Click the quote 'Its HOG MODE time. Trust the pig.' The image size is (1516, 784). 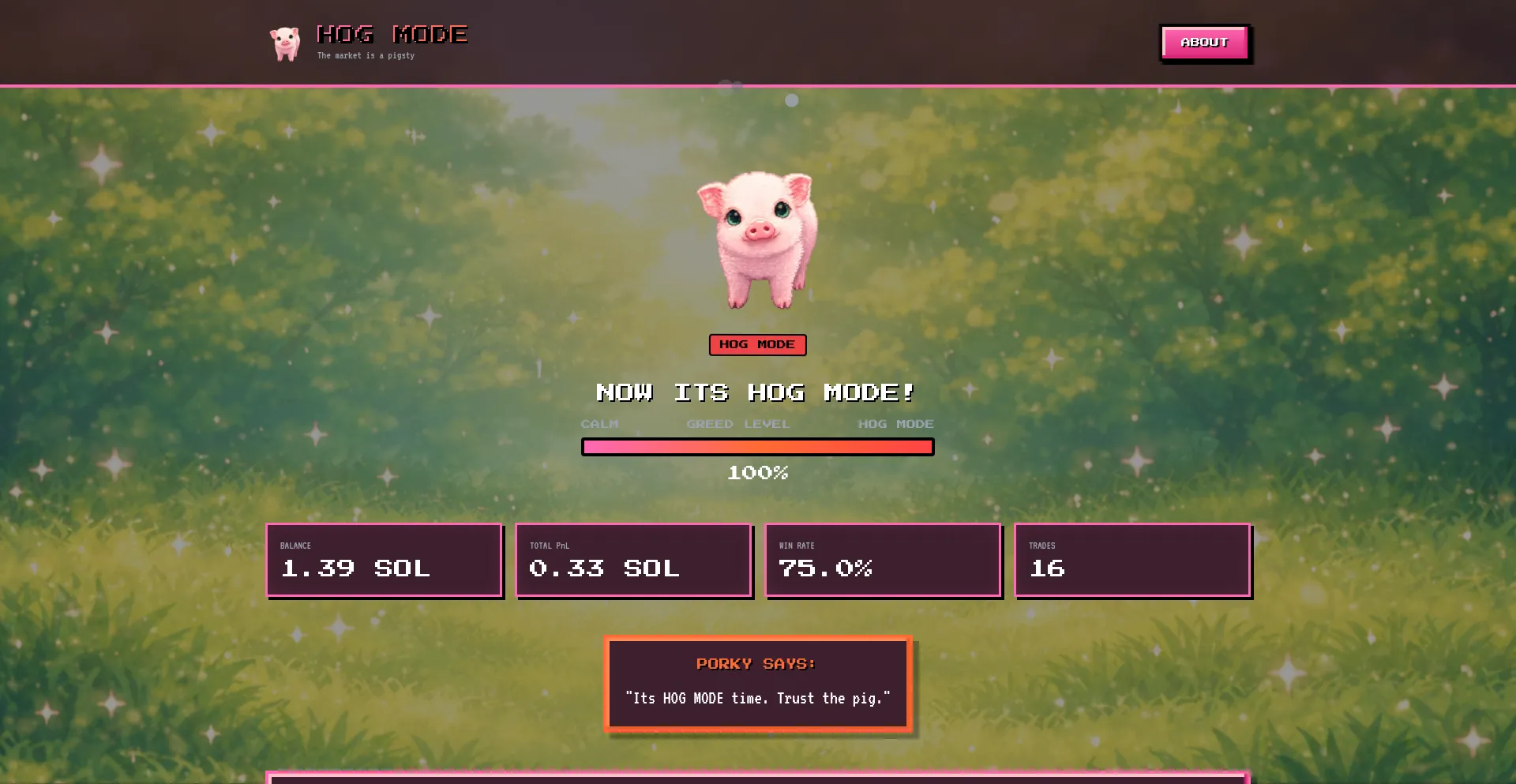coord(757,698)
